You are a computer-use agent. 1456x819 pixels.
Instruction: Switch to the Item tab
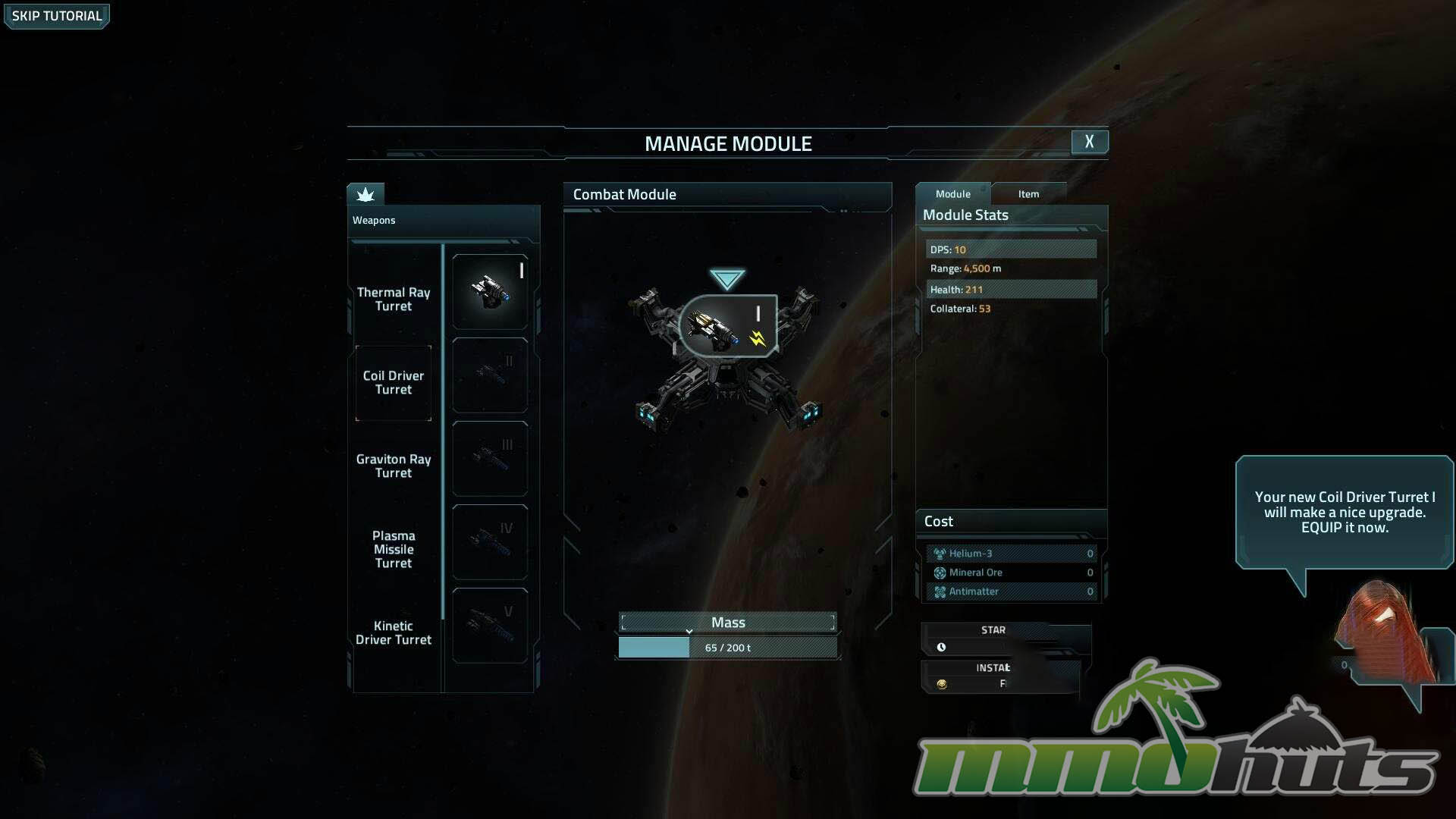[1028, 194]
